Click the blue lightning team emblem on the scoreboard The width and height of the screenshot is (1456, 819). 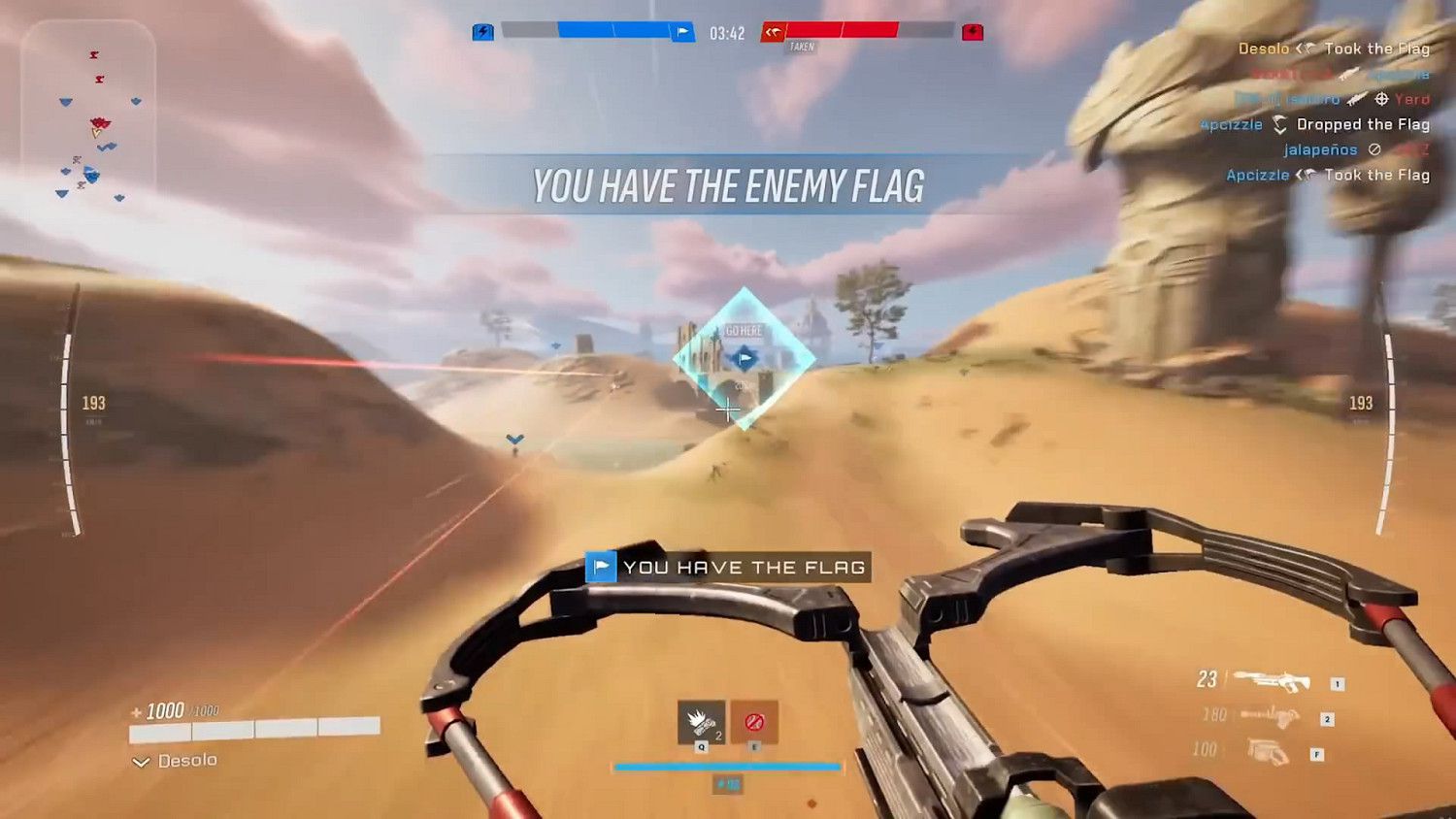481,31
